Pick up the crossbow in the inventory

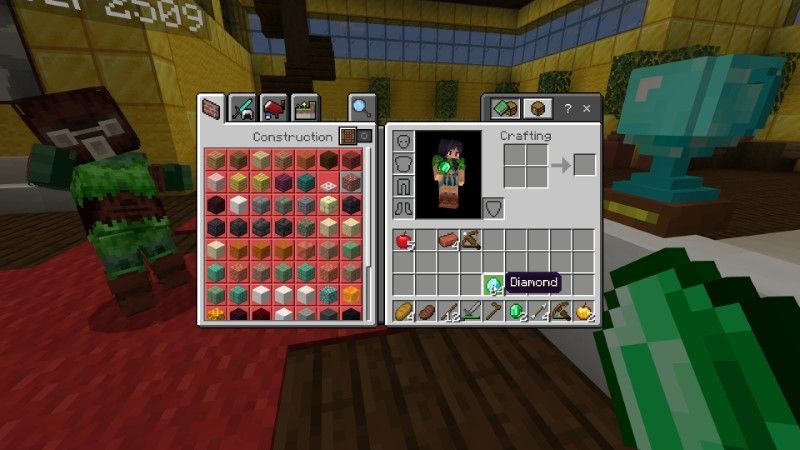[x=470, y=240]
